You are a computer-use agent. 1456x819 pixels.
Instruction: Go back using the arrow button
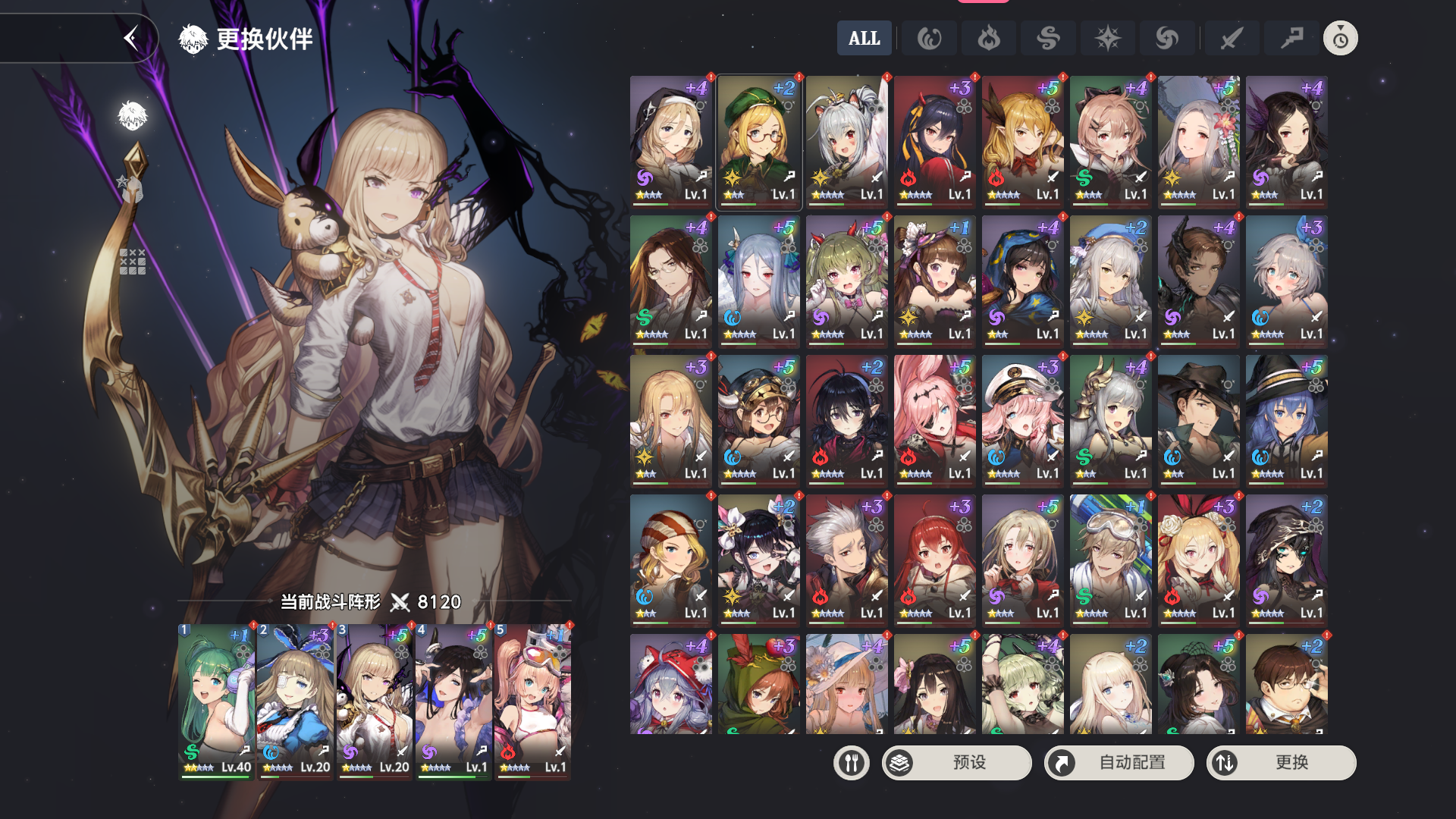[x=131, y=38]
